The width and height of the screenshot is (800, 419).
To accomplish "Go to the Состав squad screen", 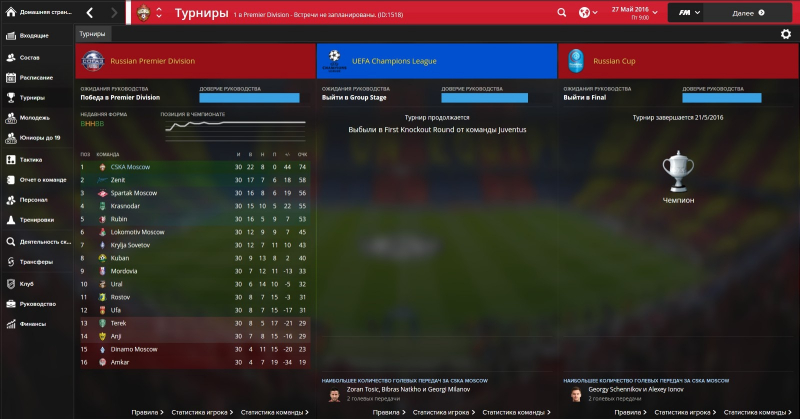I will [x=31, y=56].
